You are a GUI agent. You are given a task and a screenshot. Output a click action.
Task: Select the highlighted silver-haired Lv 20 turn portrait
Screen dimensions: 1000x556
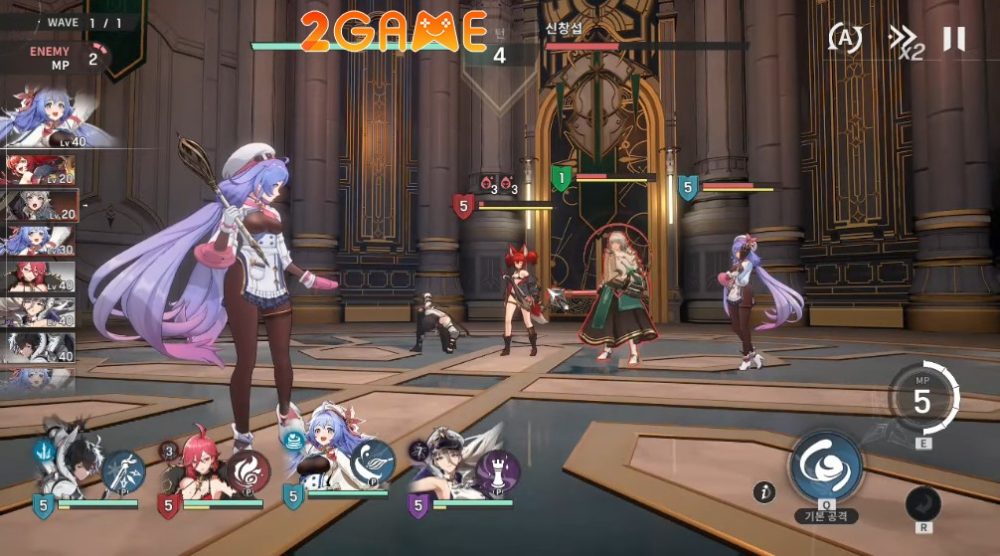(x=42, y=204)
